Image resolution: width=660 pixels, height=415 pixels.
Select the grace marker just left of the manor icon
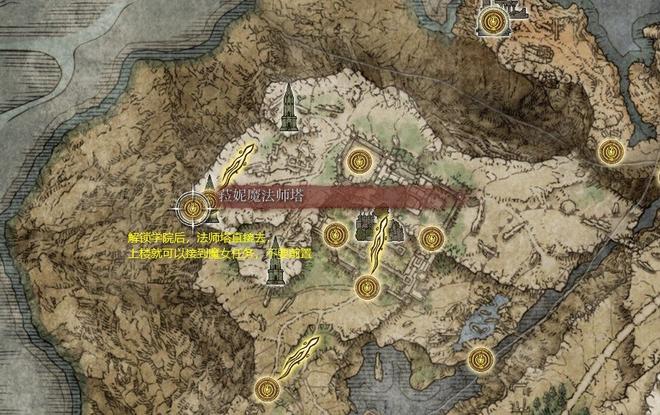pos(337,234)
